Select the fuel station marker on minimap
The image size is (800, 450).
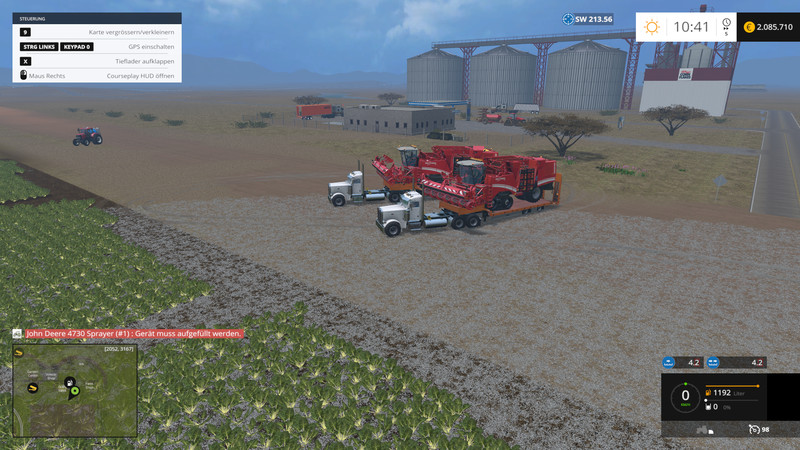tap(68, 381)
